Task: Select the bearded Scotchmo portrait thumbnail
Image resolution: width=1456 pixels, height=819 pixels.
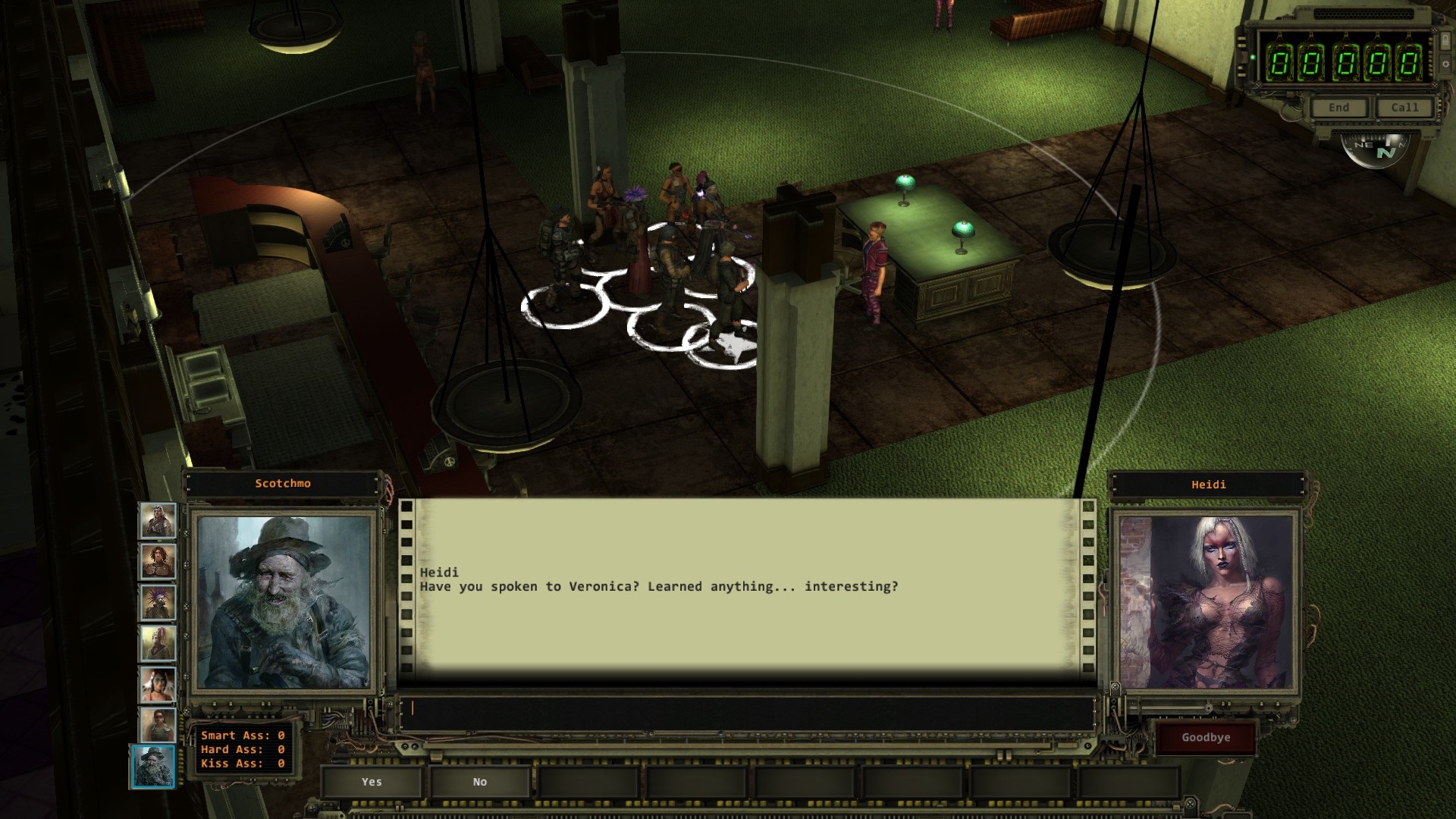Action: [x=155, y=767]
